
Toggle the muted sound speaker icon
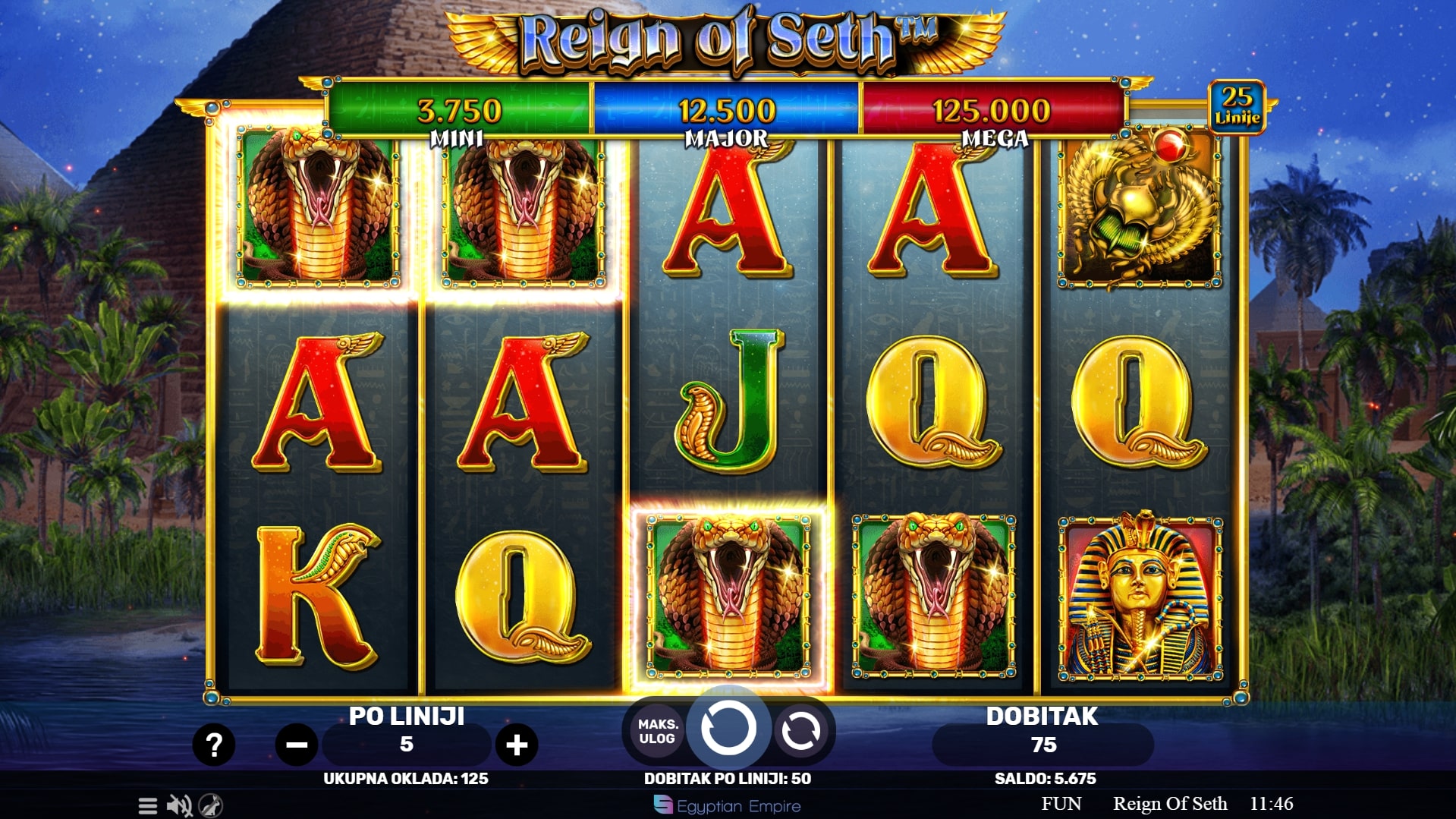pos(179,805)
